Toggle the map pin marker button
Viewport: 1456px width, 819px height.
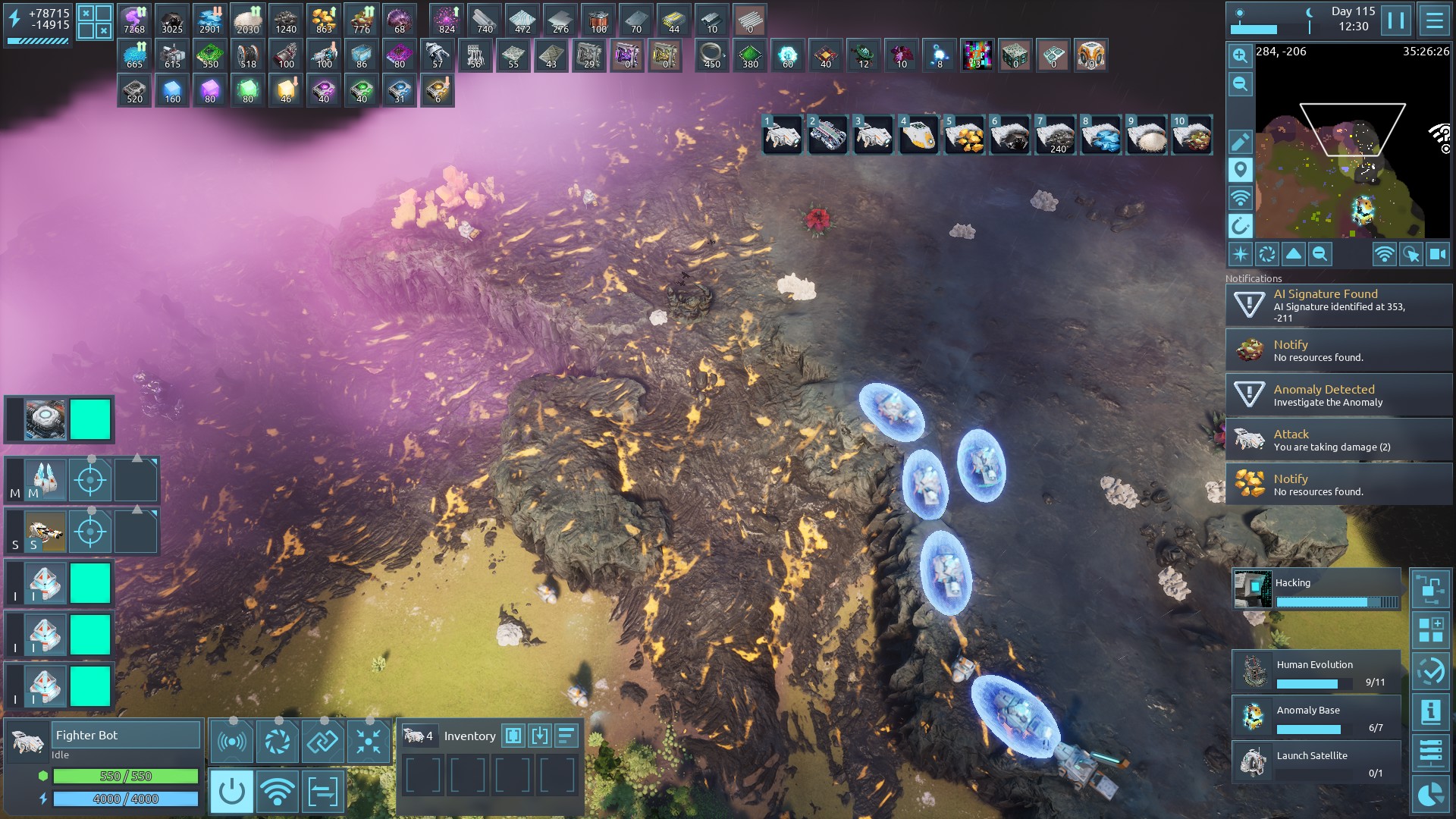pos(1240,170)
